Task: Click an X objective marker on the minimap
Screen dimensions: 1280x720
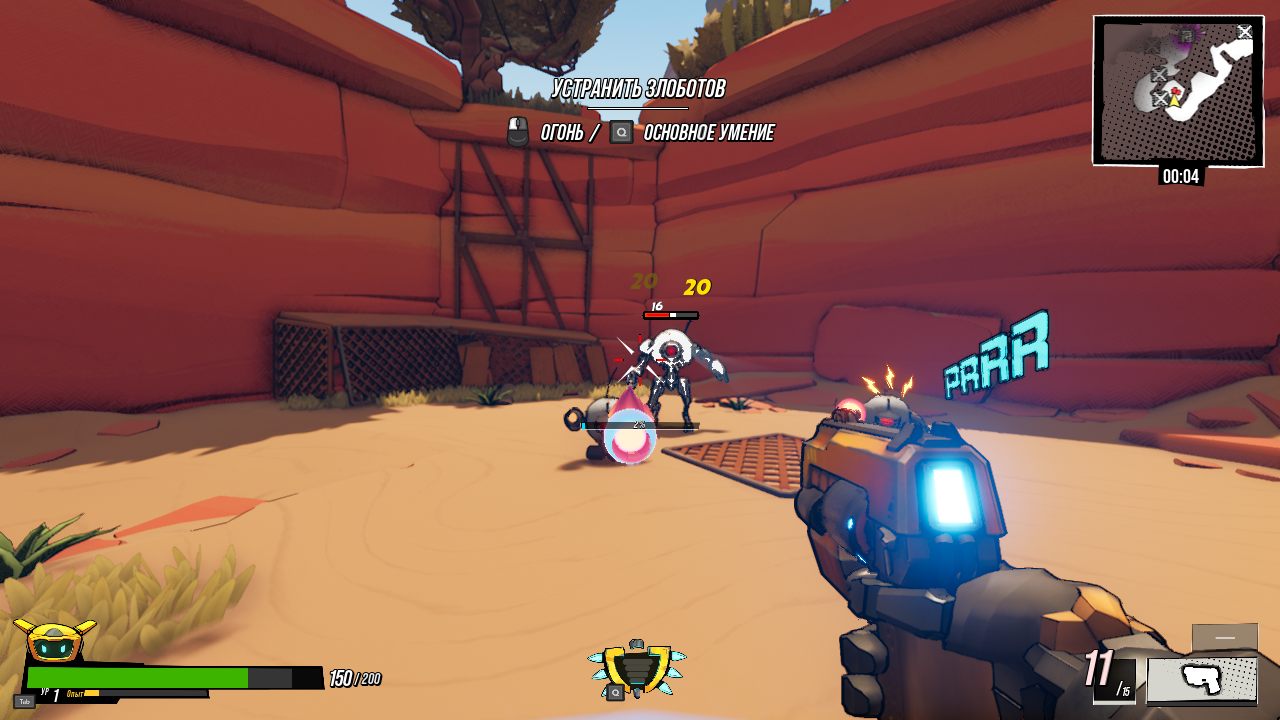Action: (1161, 74)
